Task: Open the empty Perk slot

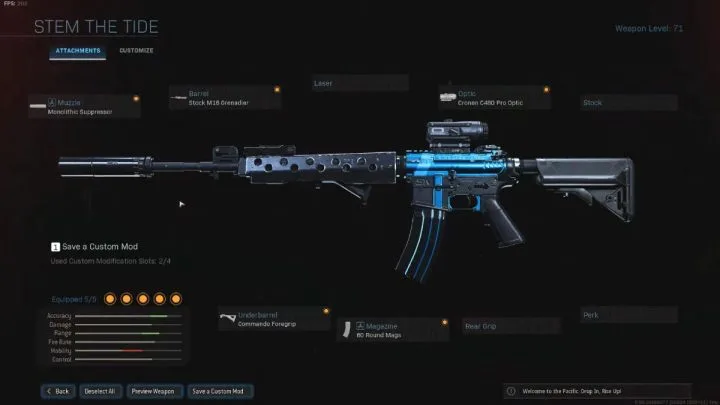Action: (628, 315)
